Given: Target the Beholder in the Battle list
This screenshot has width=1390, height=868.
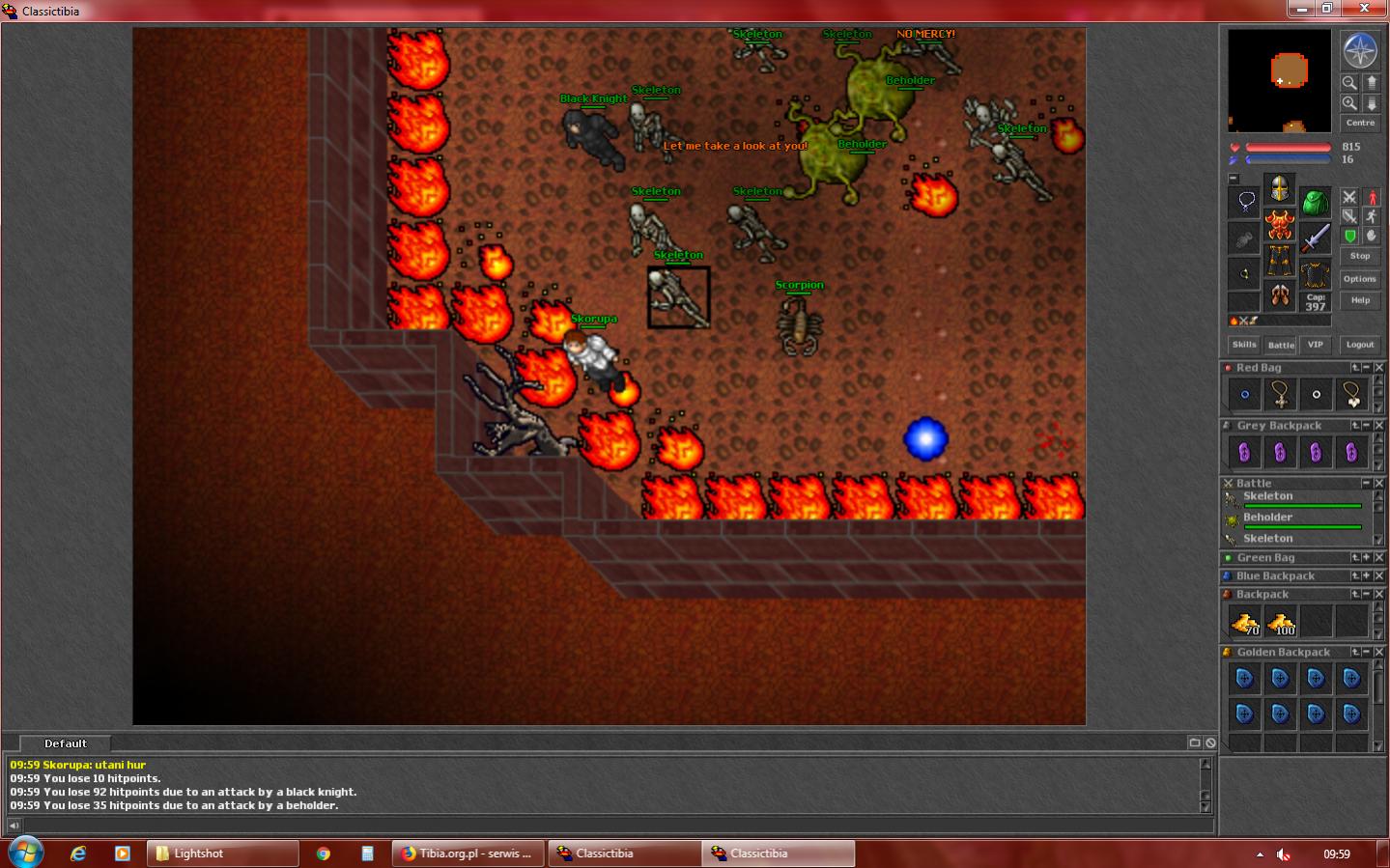Looking at the screenshot, I should pos(1268,518).
